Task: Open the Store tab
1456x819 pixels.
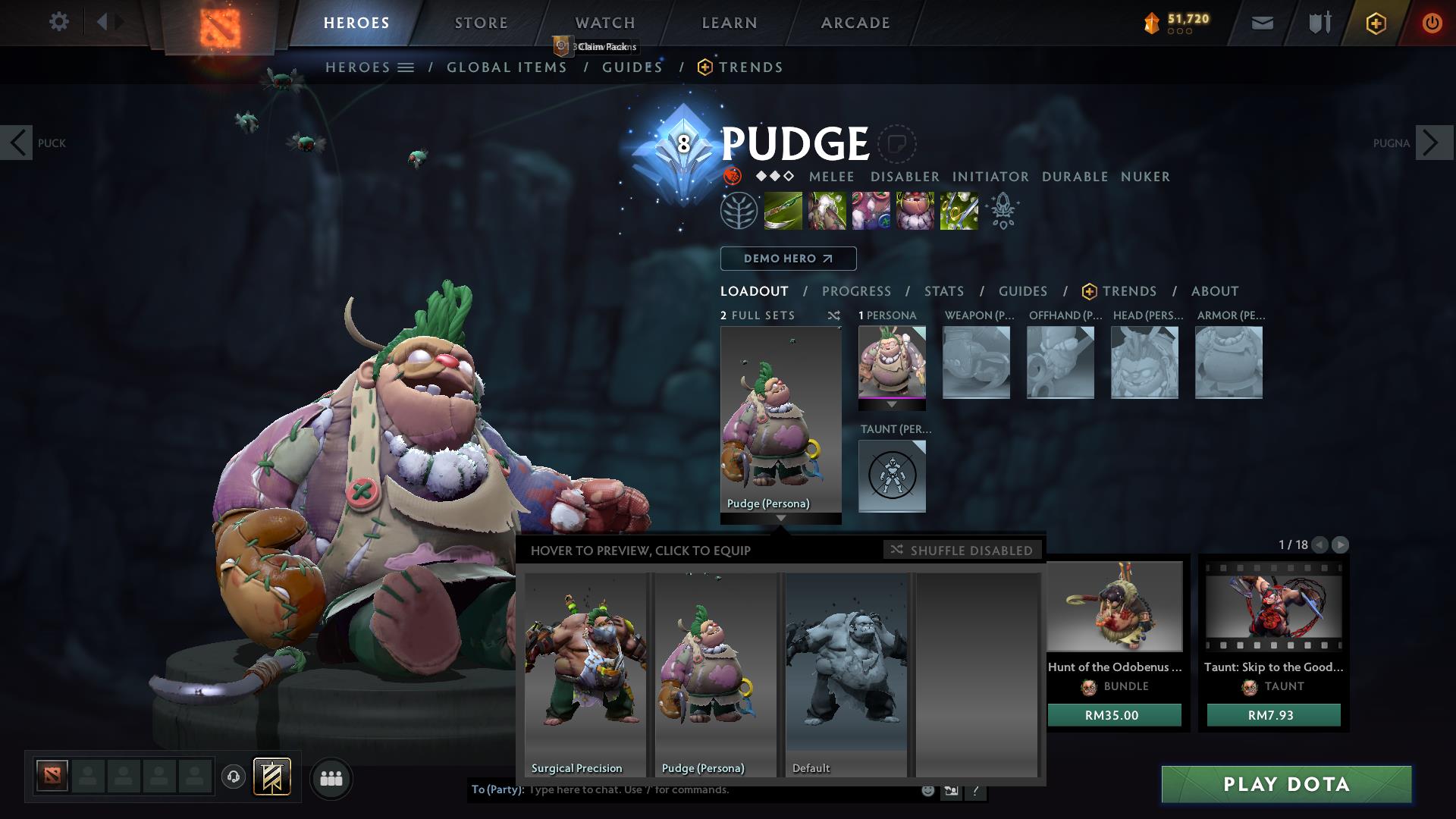Action: (481, 23)
